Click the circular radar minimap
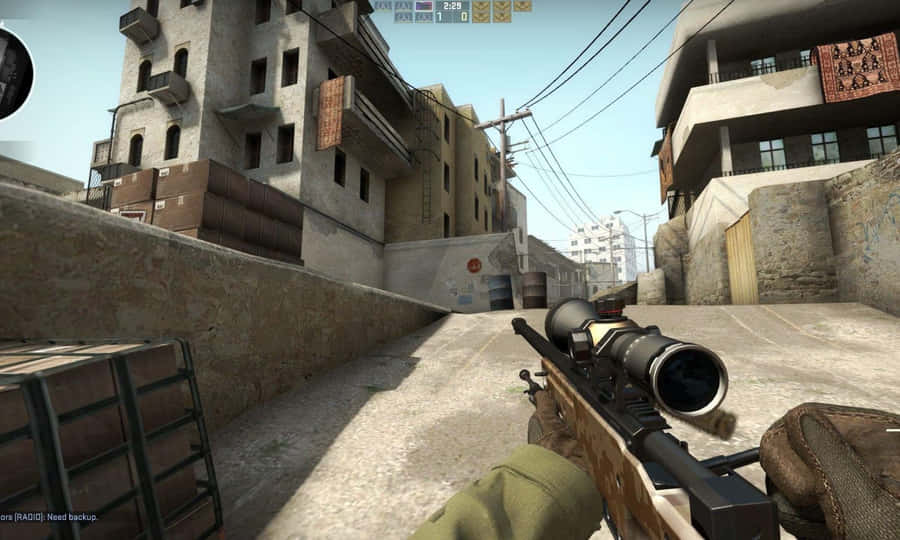The image size is (900, 540). [x=12, y=72]
